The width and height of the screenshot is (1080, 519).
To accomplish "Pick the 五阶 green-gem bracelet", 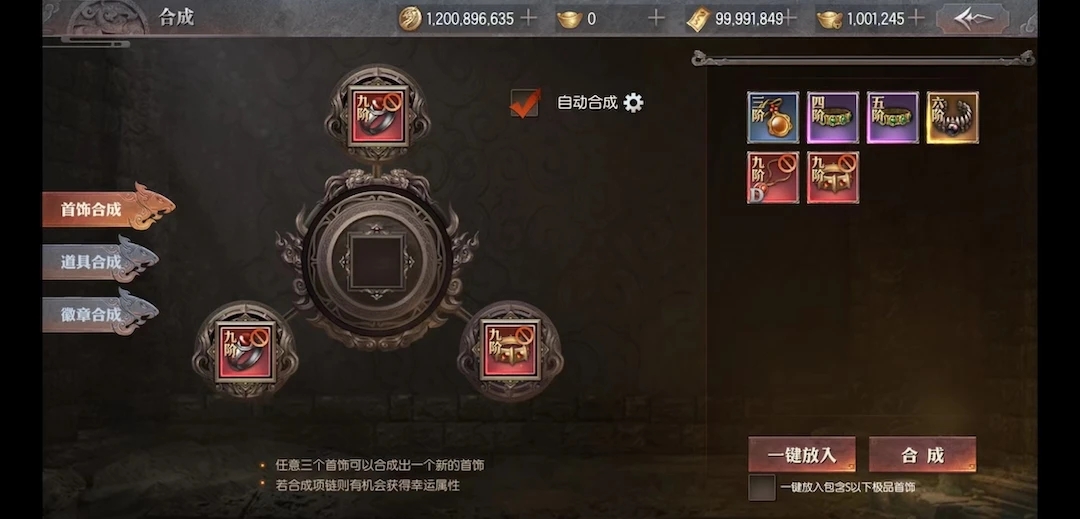I will 893,118.
